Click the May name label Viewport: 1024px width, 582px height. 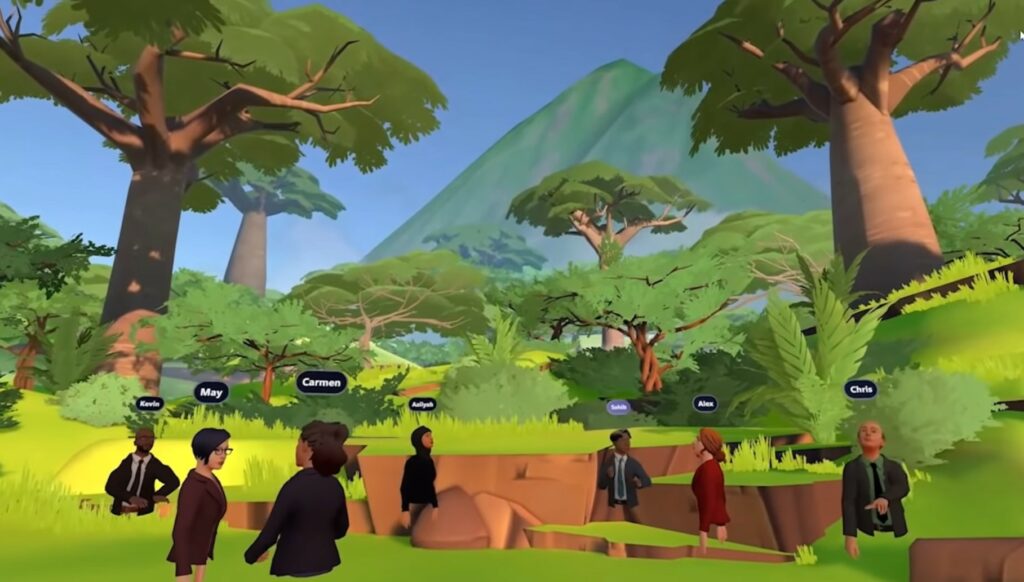211,392
